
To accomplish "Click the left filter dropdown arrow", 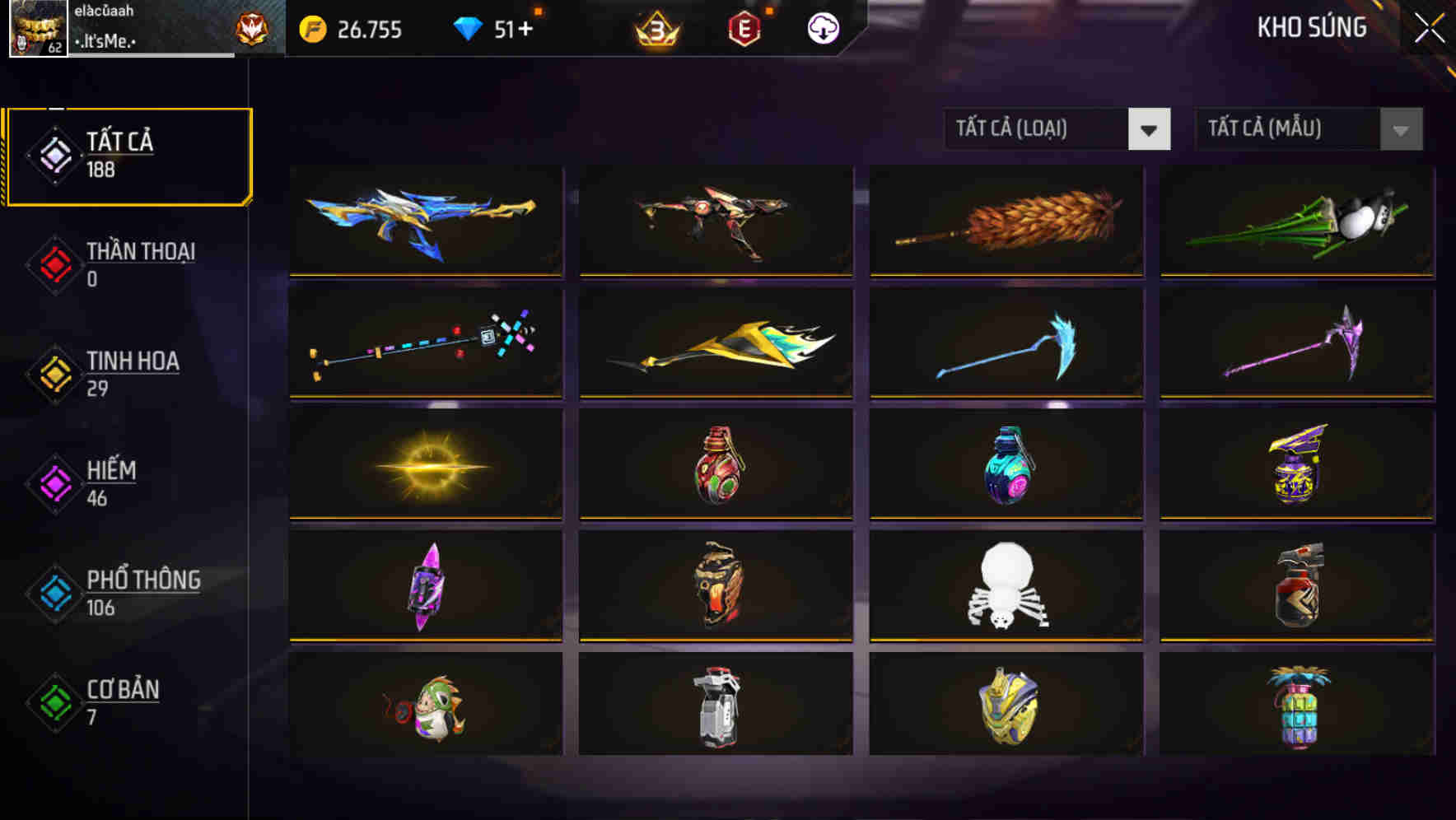I will pos(1150,129).
